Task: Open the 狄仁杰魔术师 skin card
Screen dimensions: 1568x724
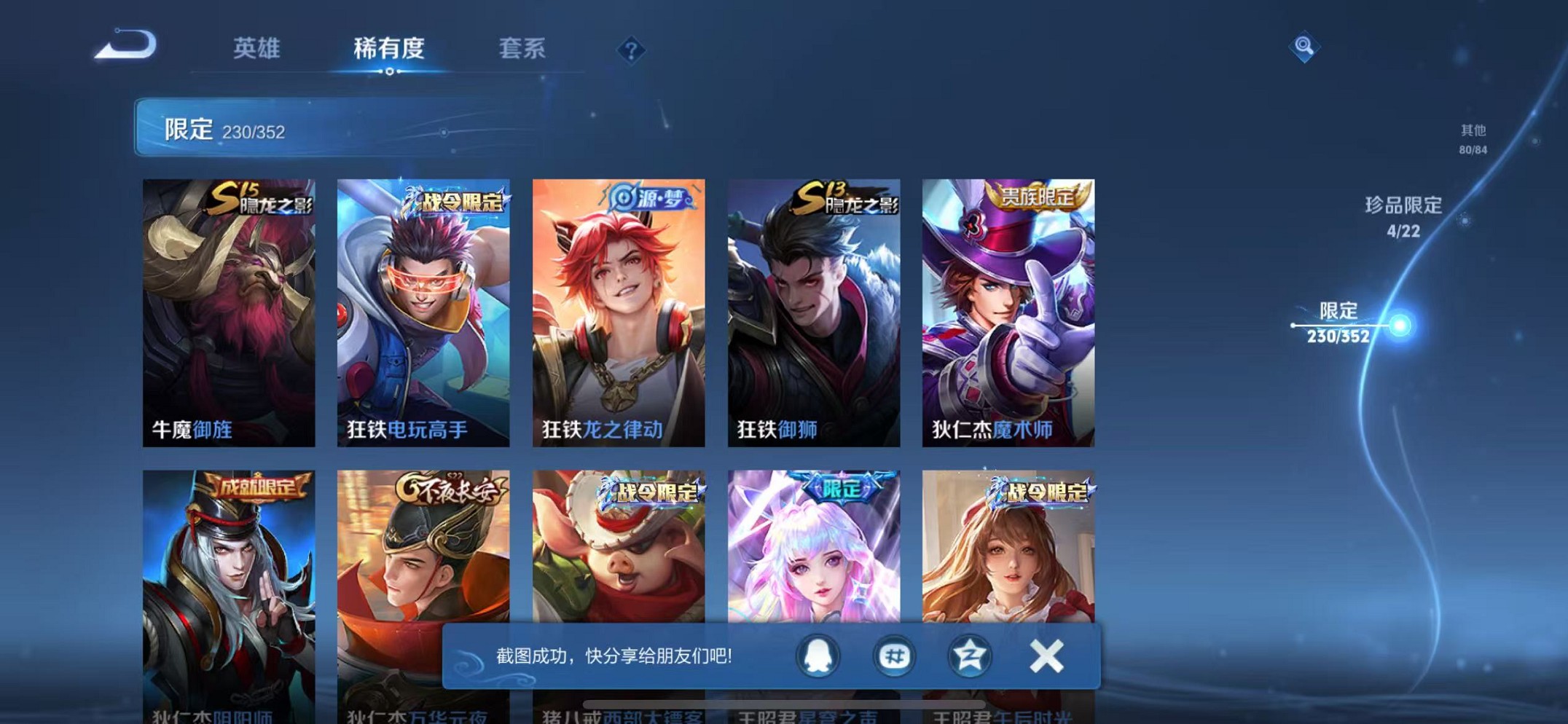Action: 1008,306
